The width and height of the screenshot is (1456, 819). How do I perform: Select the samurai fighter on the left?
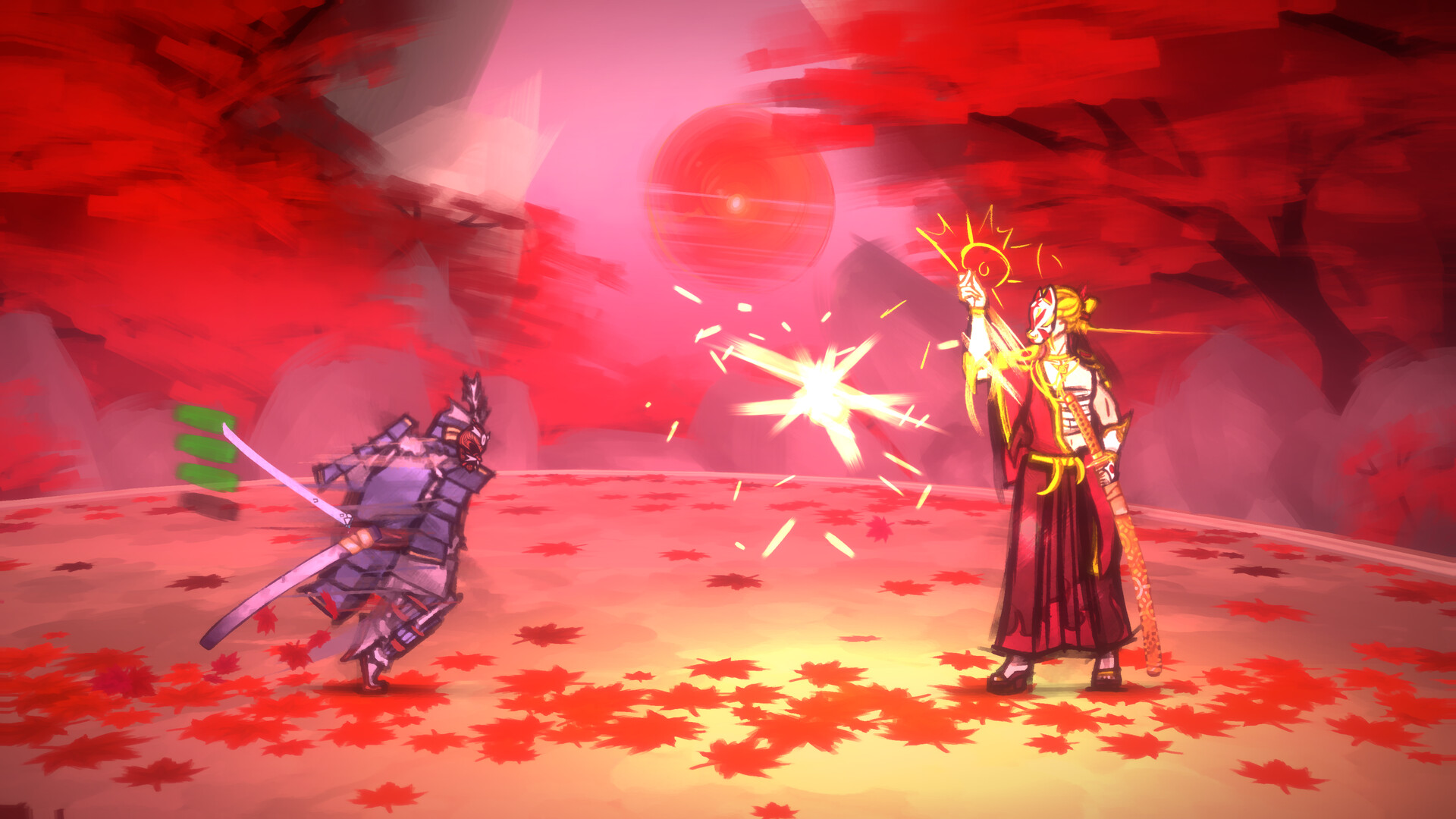tap(409, 516)
